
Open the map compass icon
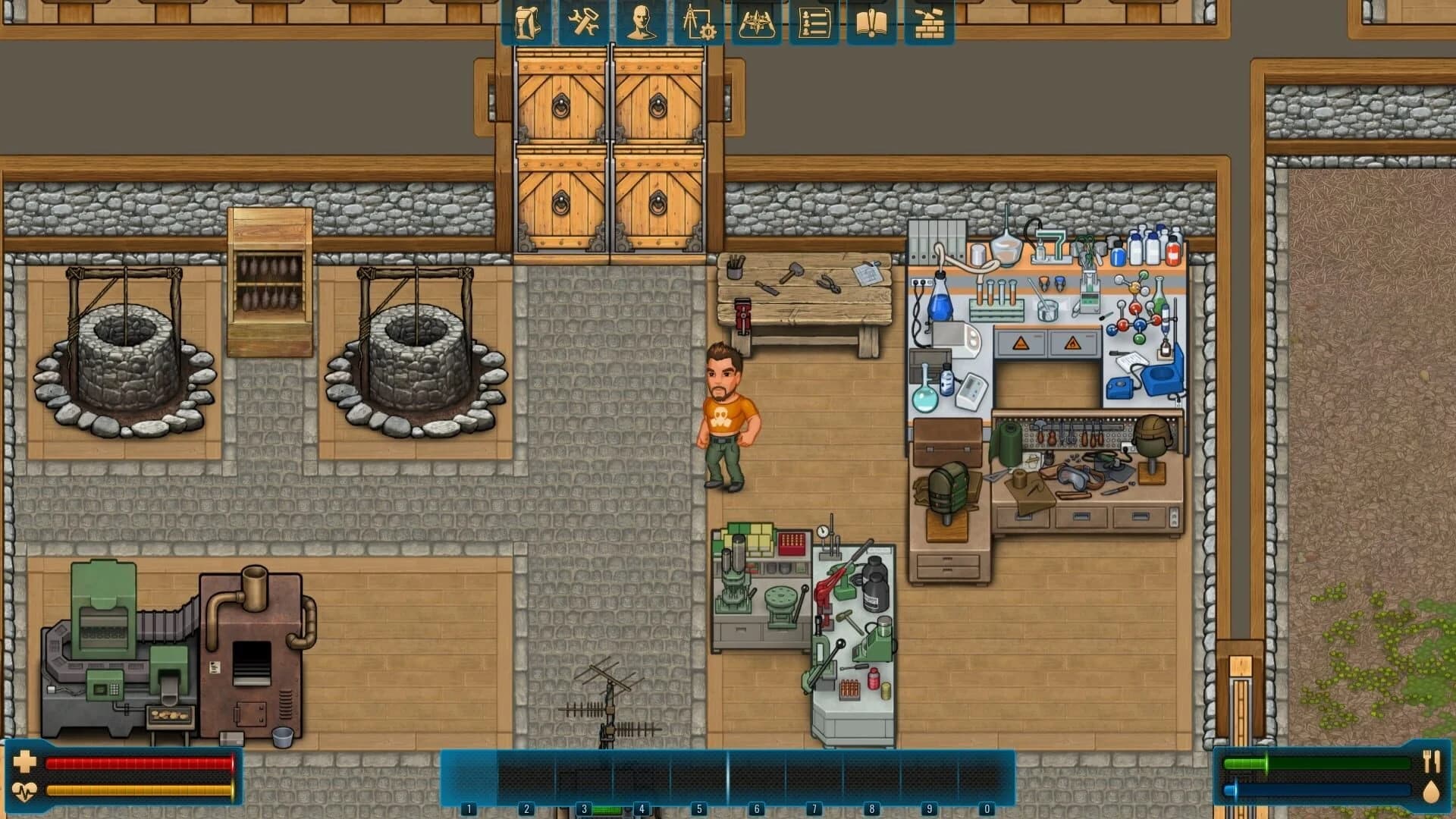coord(755,23)
